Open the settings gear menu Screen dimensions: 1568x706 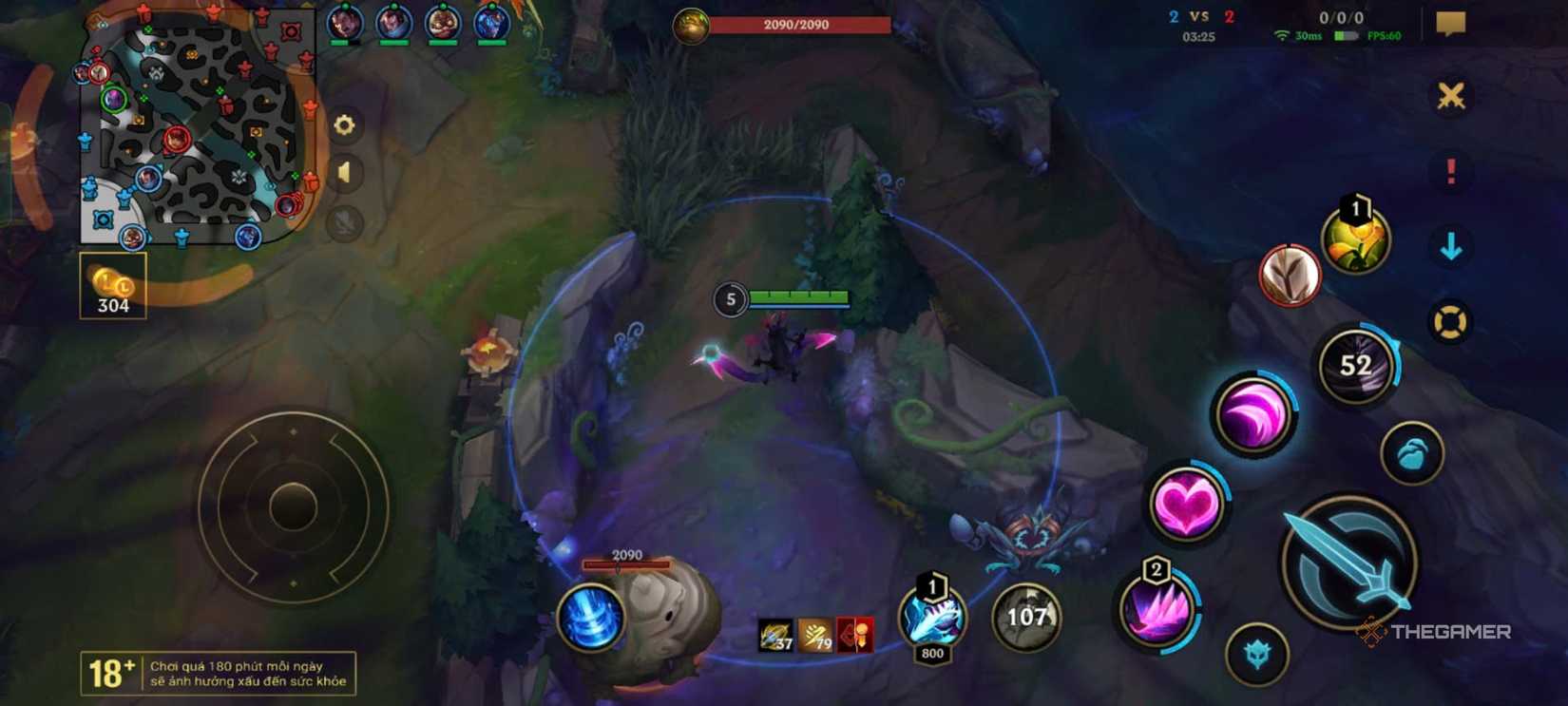pos(344,124)
